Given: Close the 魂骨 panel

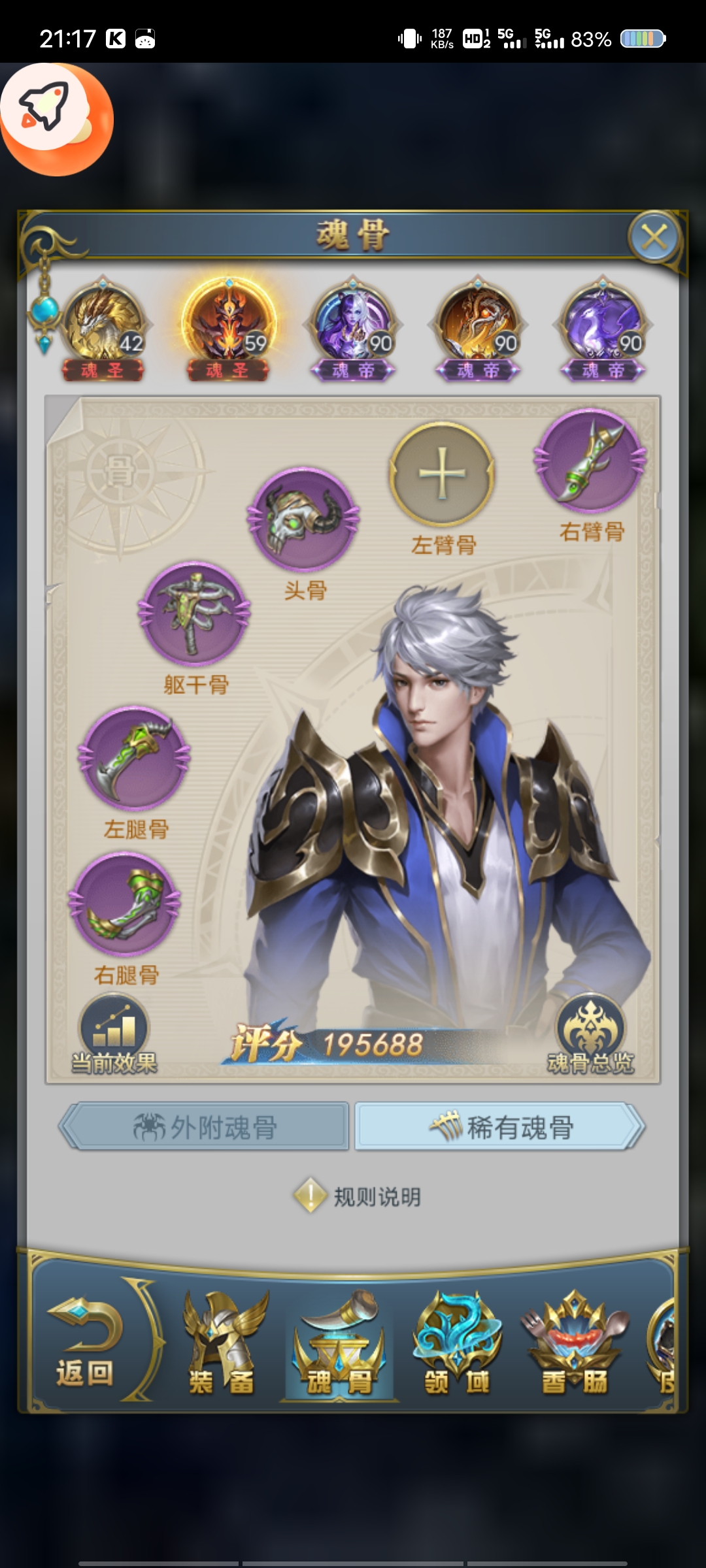Looking at the screenshot, I should pyautogui.click(x=654, y=237).
